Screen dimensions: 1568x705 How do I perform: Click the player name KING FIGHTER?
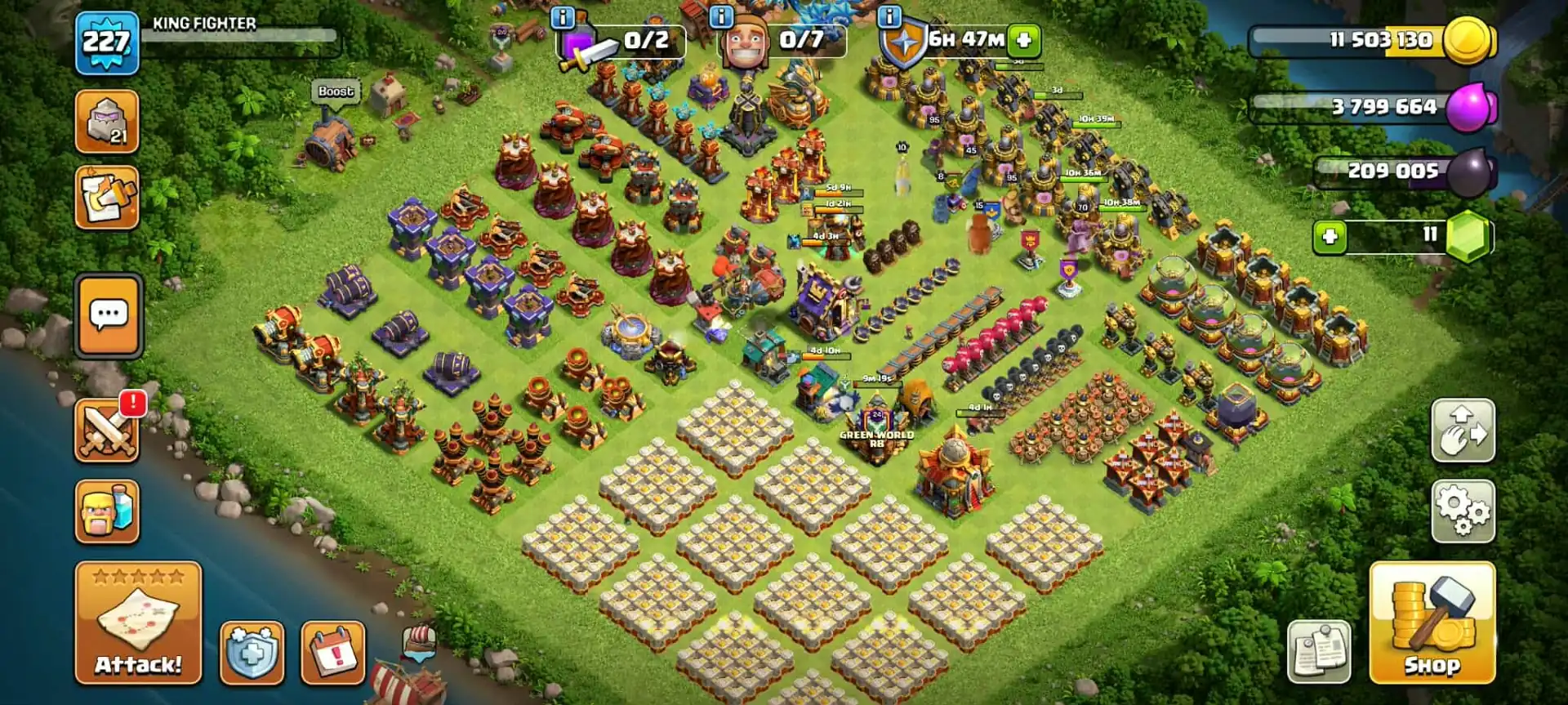[200, 23]
